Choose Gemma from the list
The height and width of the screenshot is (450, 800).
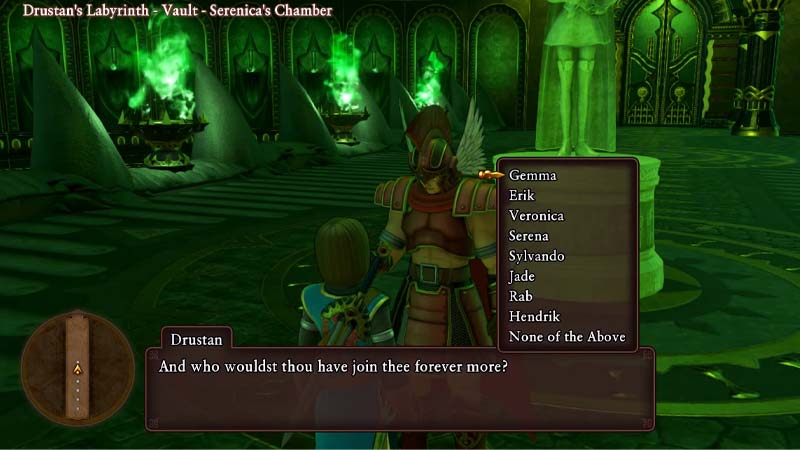(533, 175)
